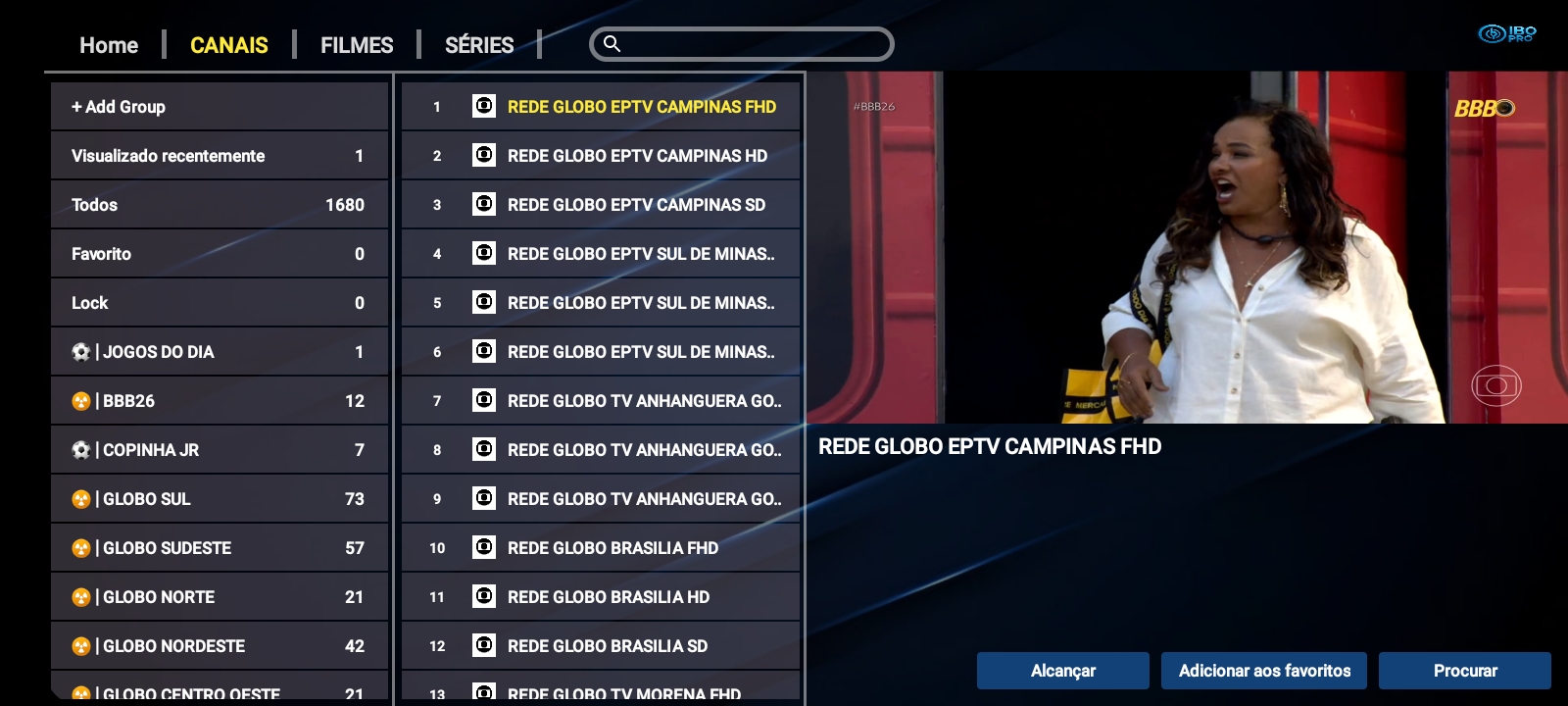Viewport: 1568px width, 706px height.
Task: Click Adicionar aos favoritos
Action: [x=1264, y=671]
